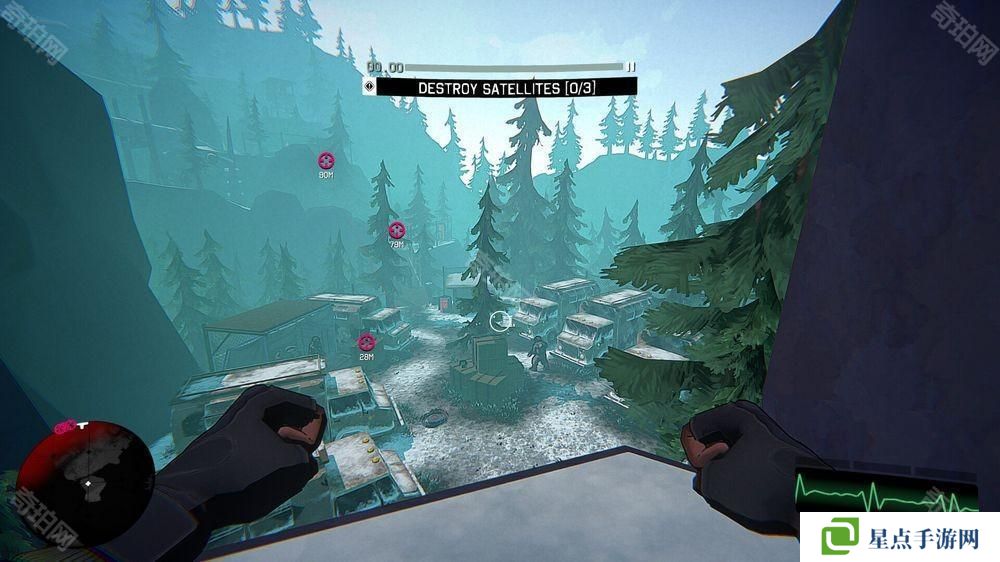
Task: Select the satellite marker labeled 79M
Action: click(x=397, y=230)
